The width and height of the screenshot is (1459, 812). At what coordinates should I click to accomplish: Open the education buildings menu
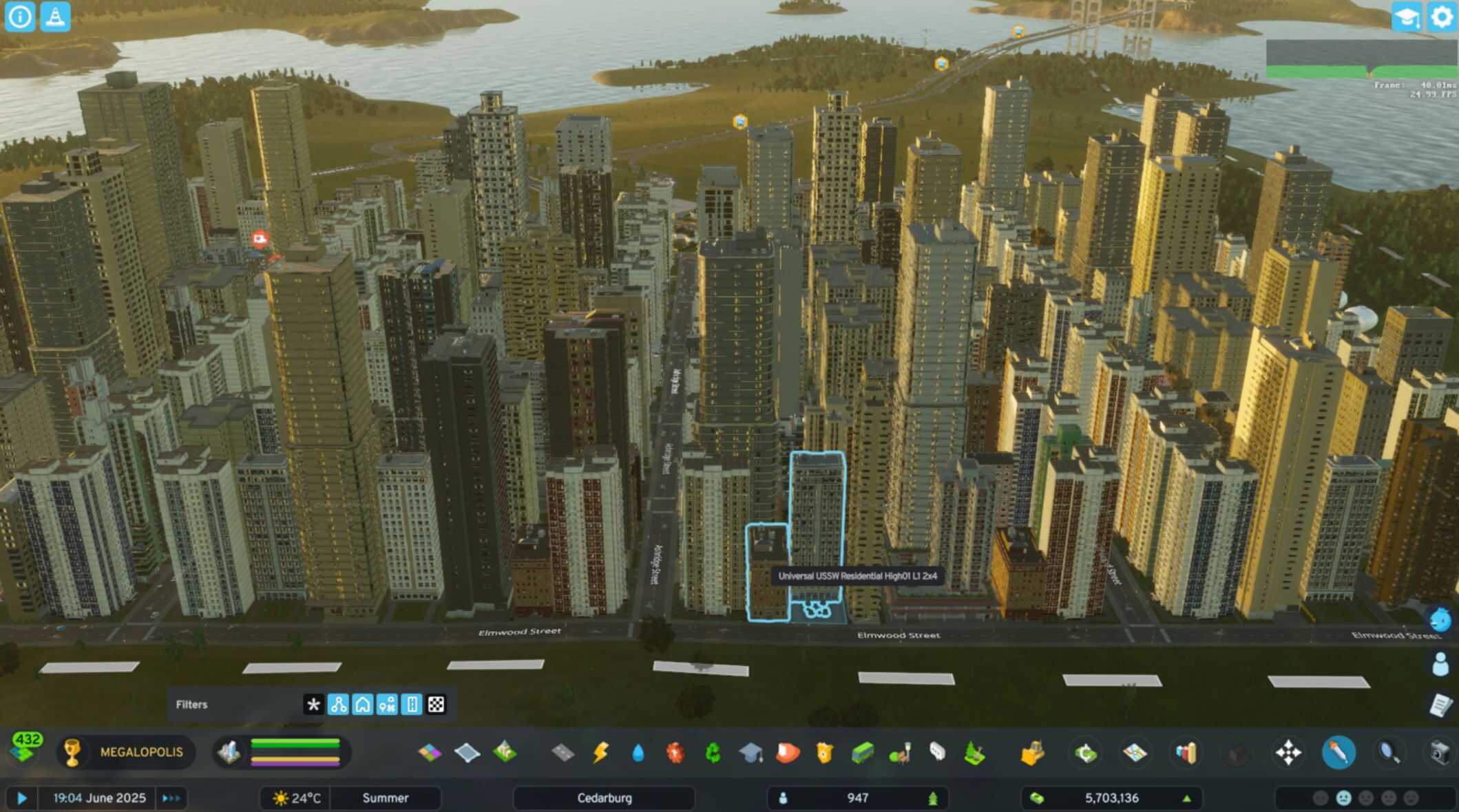pos(751,753)
